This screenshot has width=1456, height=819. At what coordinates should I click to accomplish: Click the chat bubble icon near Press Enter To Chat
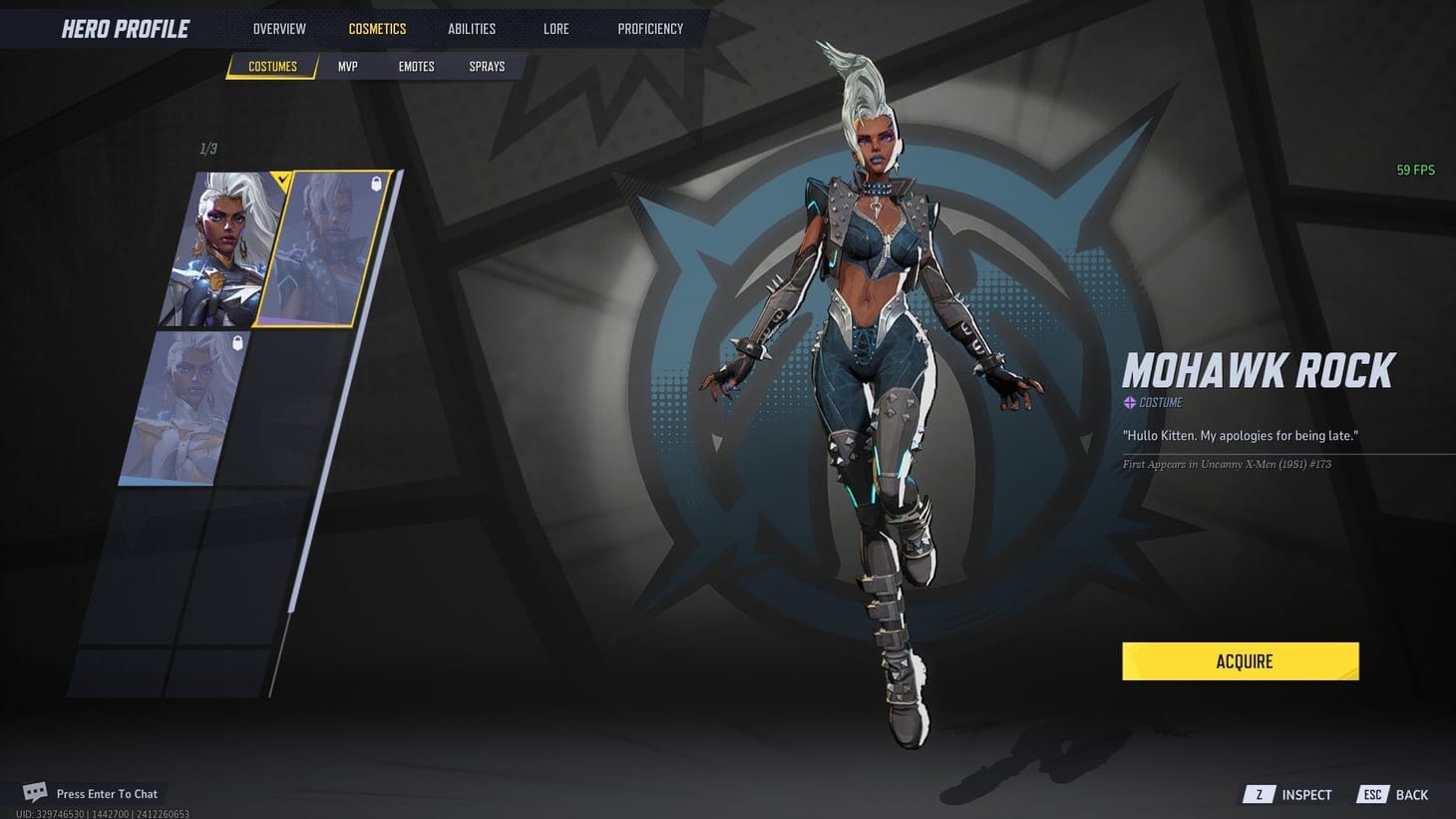[36, 791]
